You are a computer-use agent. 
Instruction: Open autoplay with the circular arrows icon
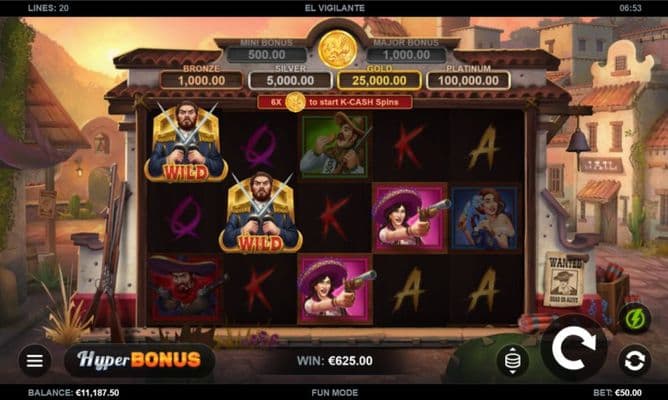[x=632, y=360]
